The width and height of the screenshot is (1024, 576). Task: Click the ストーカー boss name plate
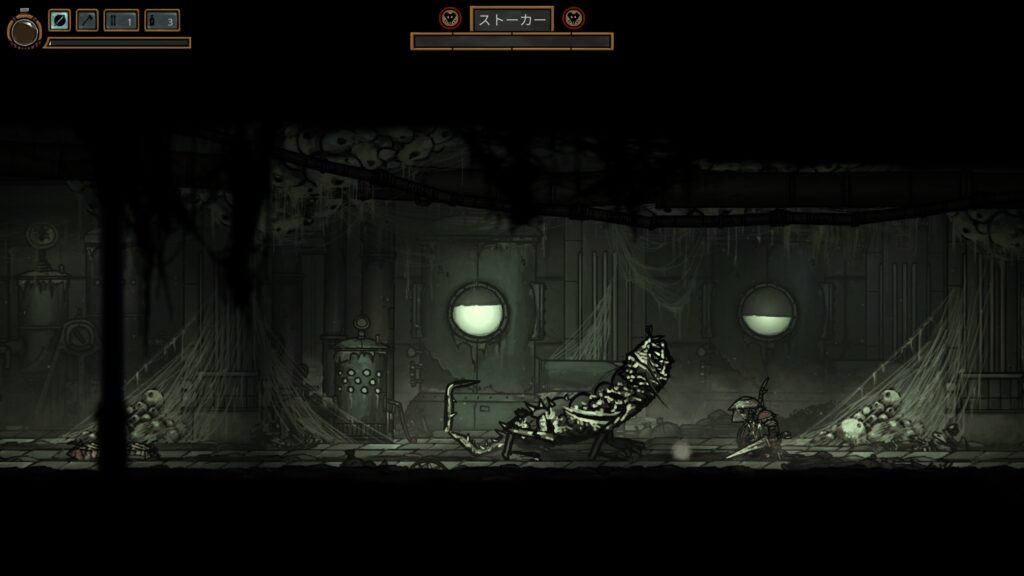pyautogui.click(x=511, y=19)
